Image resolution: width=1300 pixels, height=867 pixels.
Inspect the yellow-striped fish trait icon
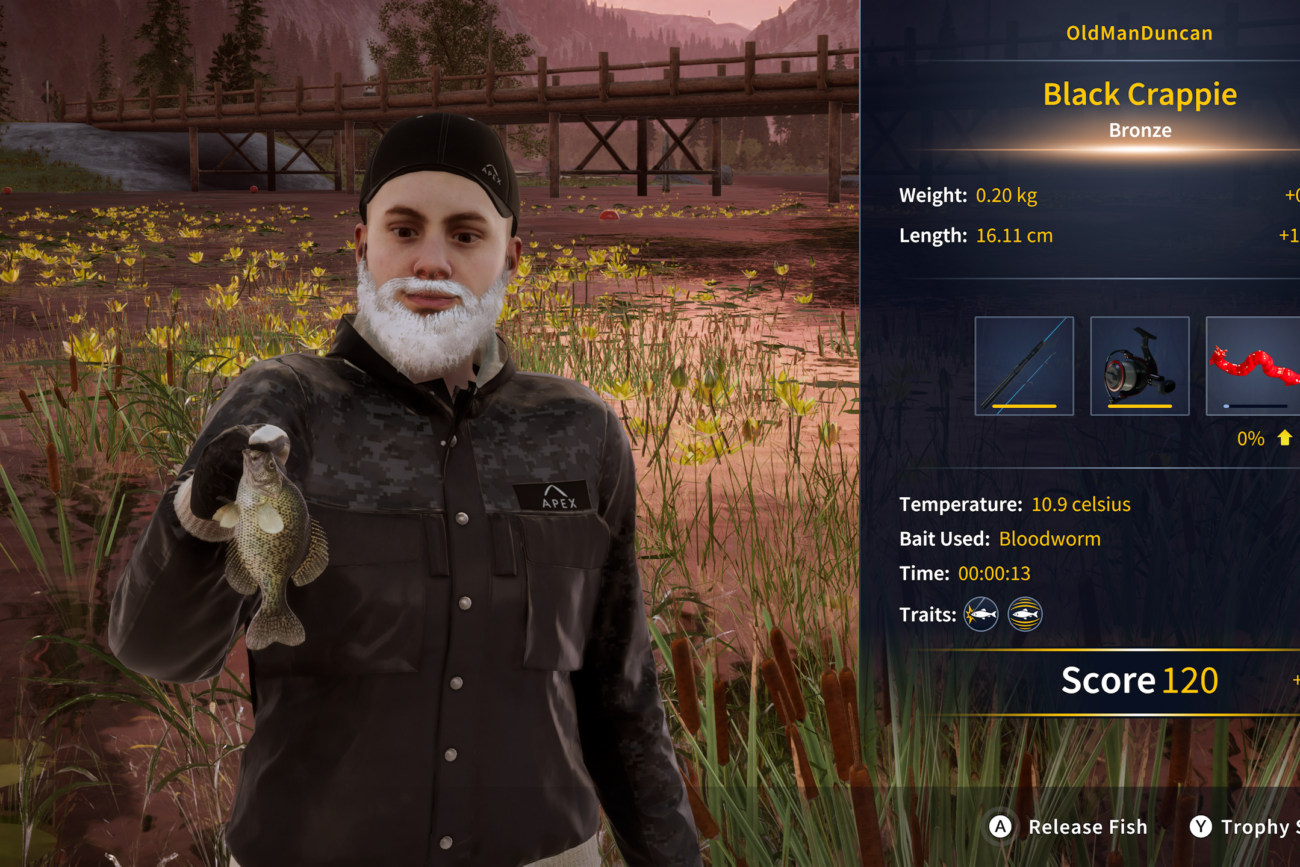1025,614
